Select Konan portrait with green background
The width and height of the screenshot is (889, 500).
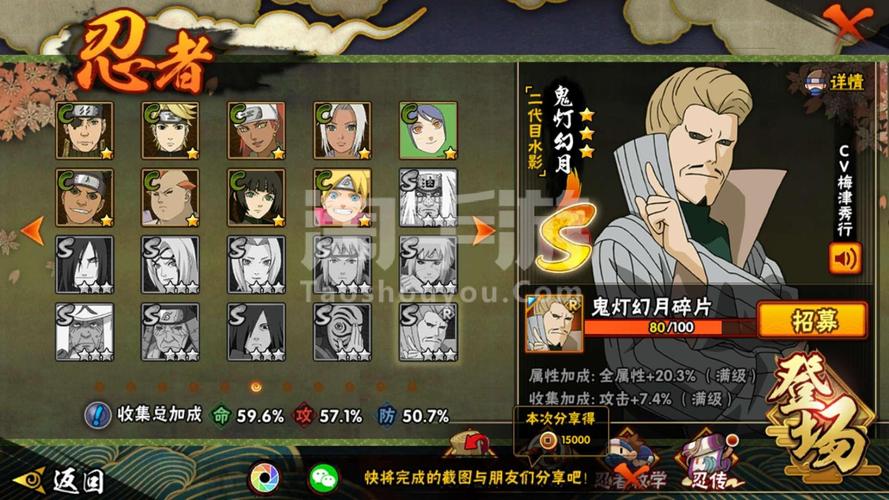429,130
